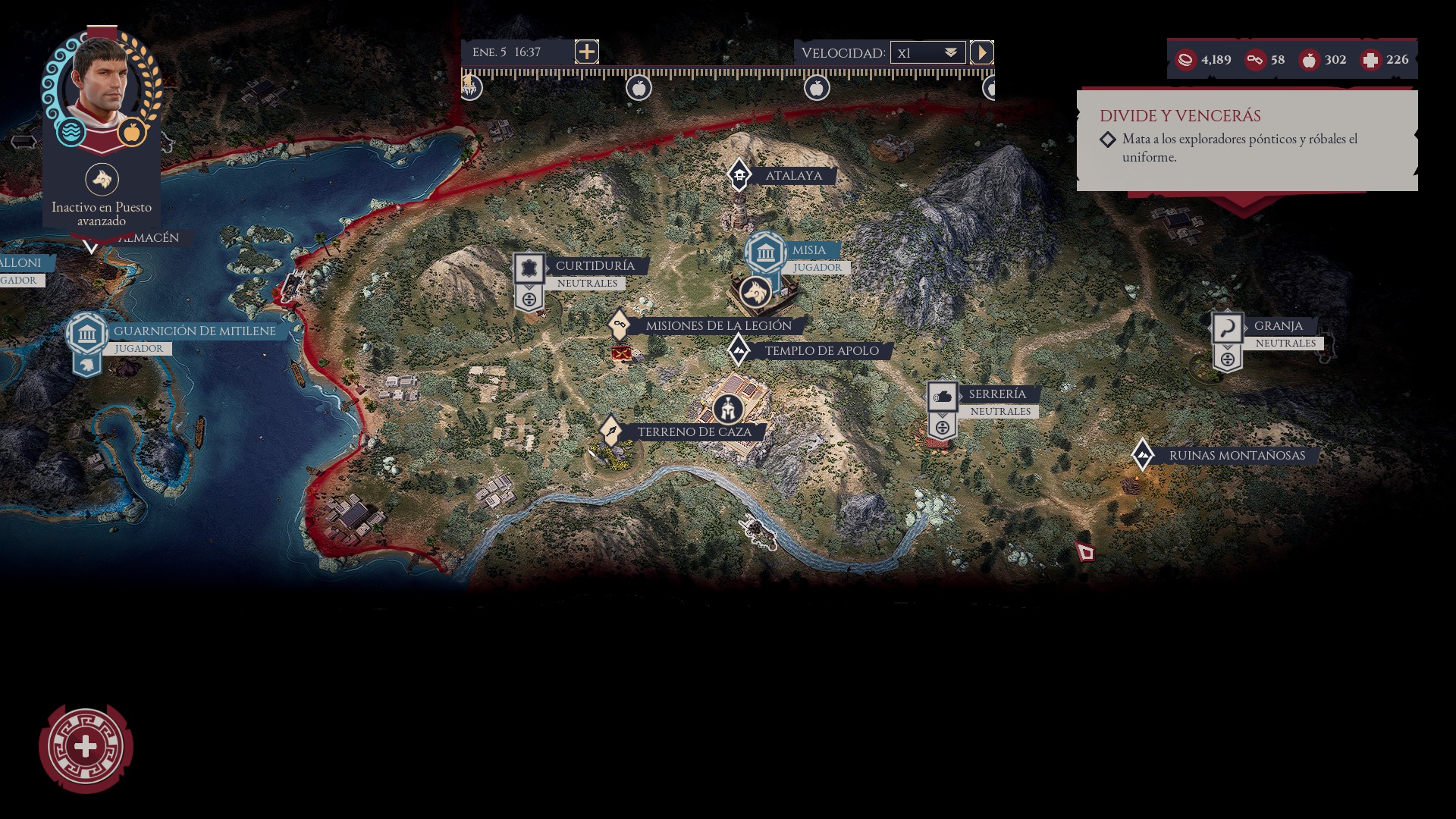Click the plus button next to clock

coord(585,52)
